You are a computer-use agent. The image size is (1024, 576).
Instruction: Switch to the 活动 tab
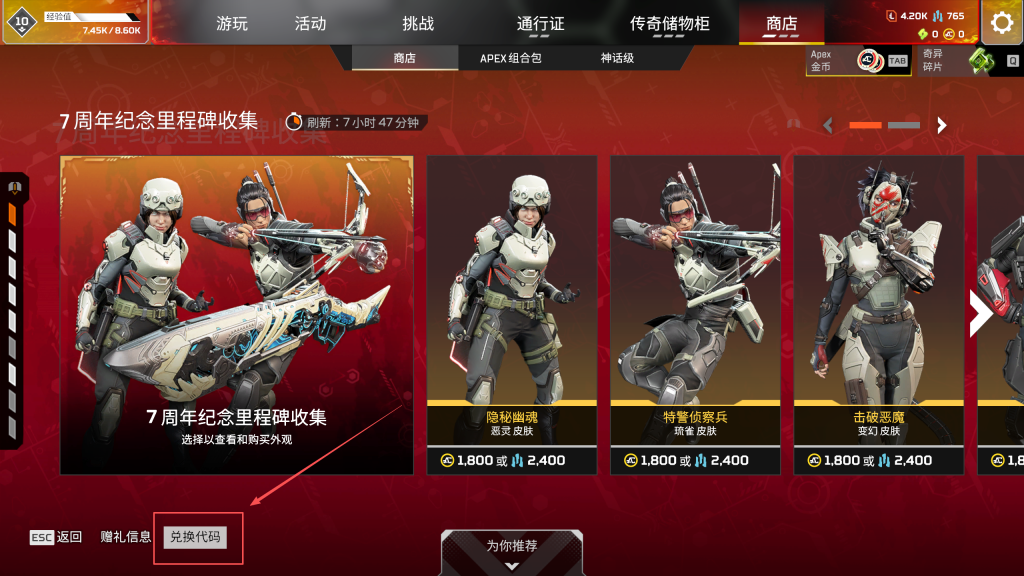(x=310, y=23)
